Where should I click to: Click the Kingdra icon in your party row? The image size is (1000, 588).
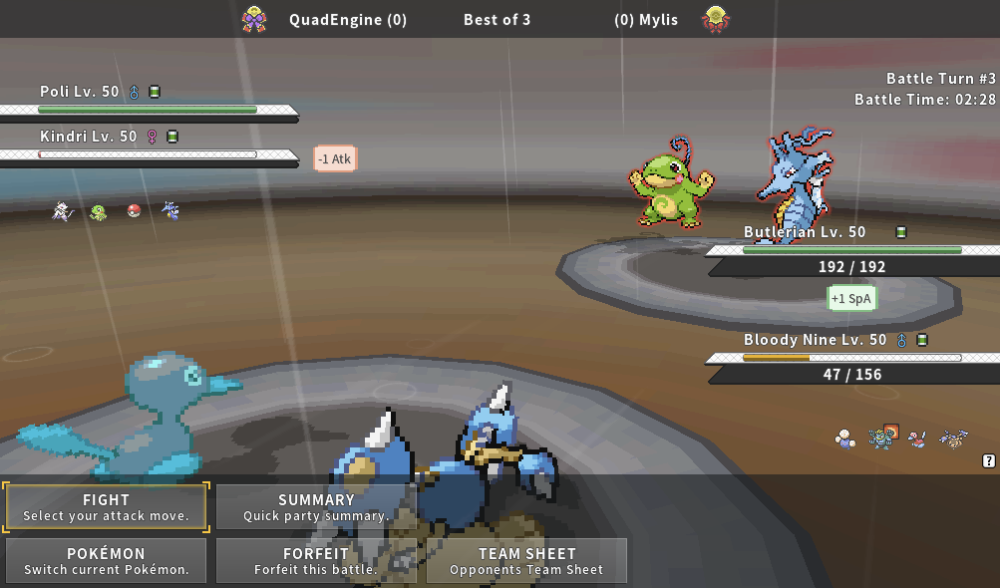coord(170,211)
